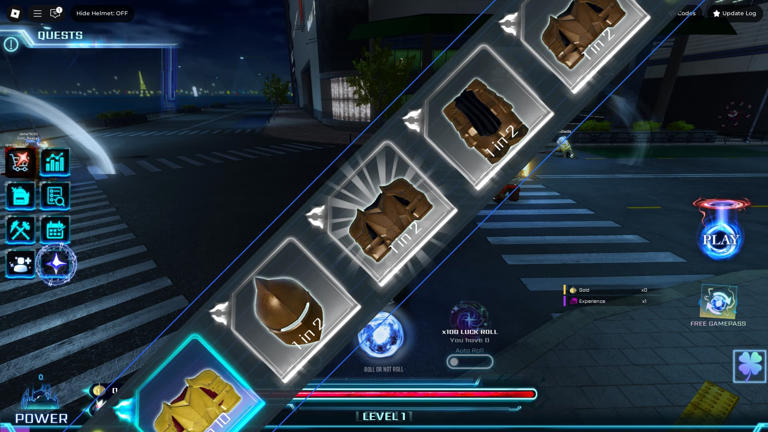Activate the x100 Luck Roll icon
Image resolution: width=768 pixels, height=432 pixels.
pos(468,317)
